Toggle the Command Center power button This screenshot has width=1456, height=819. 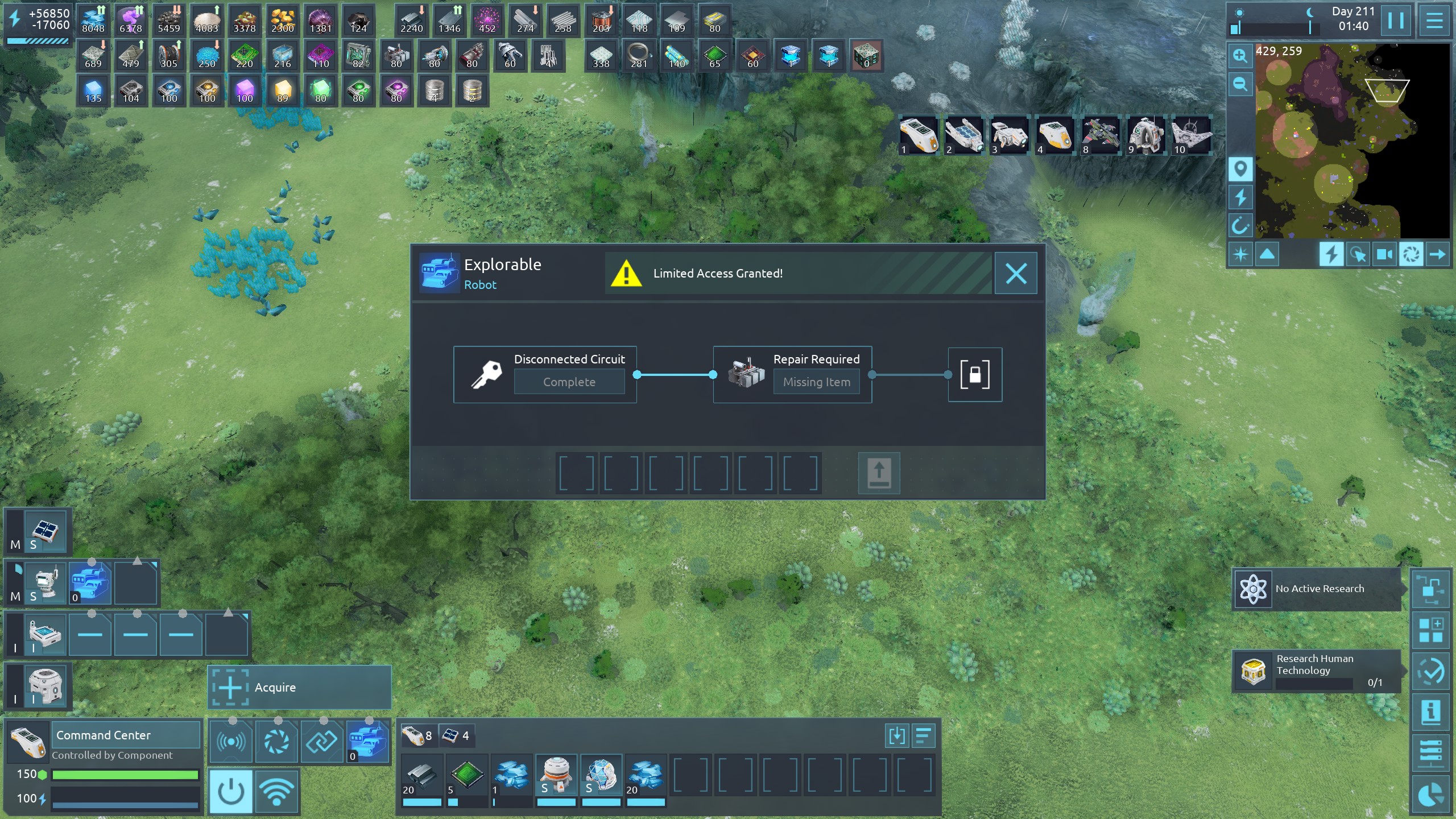[x=231, y=791]
